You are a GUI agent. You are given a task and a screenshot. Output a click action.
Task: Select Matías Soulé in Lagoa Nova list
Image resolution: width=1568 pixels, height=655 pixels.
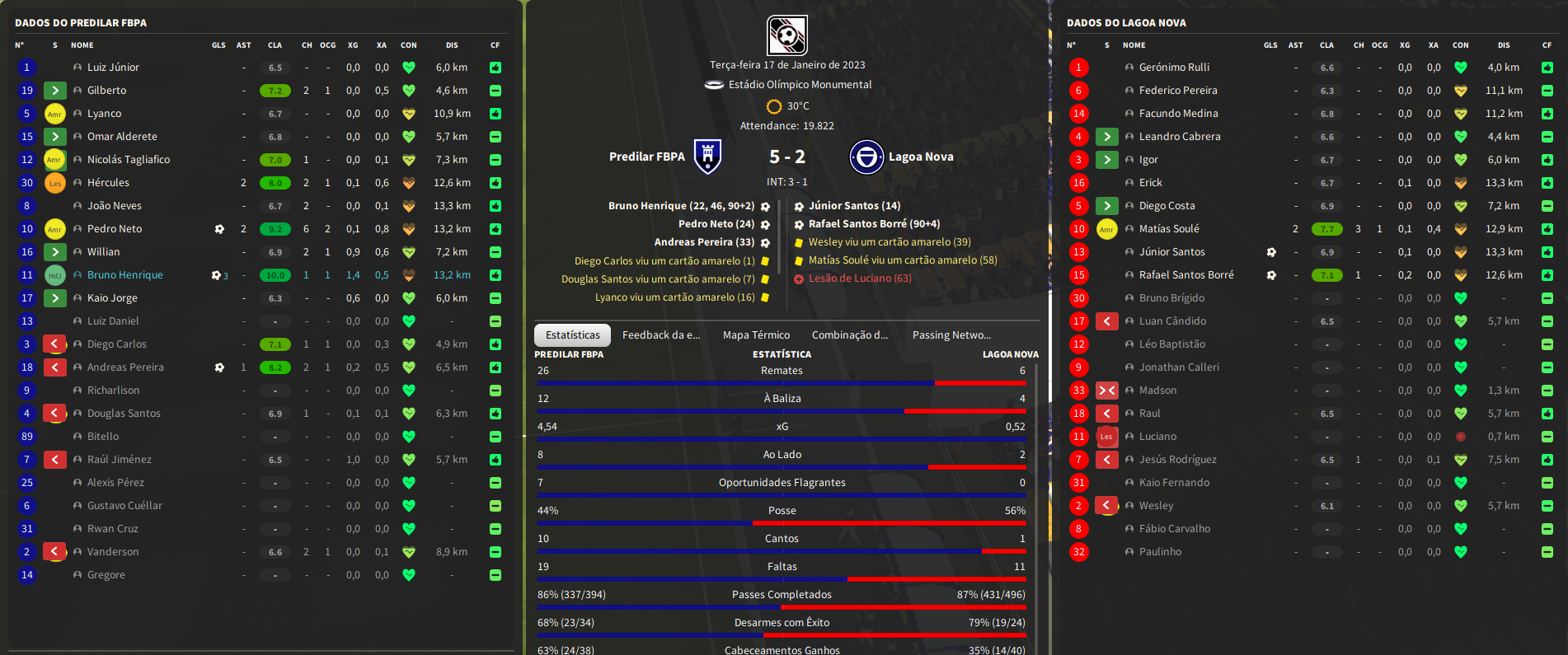[1169, 229]
